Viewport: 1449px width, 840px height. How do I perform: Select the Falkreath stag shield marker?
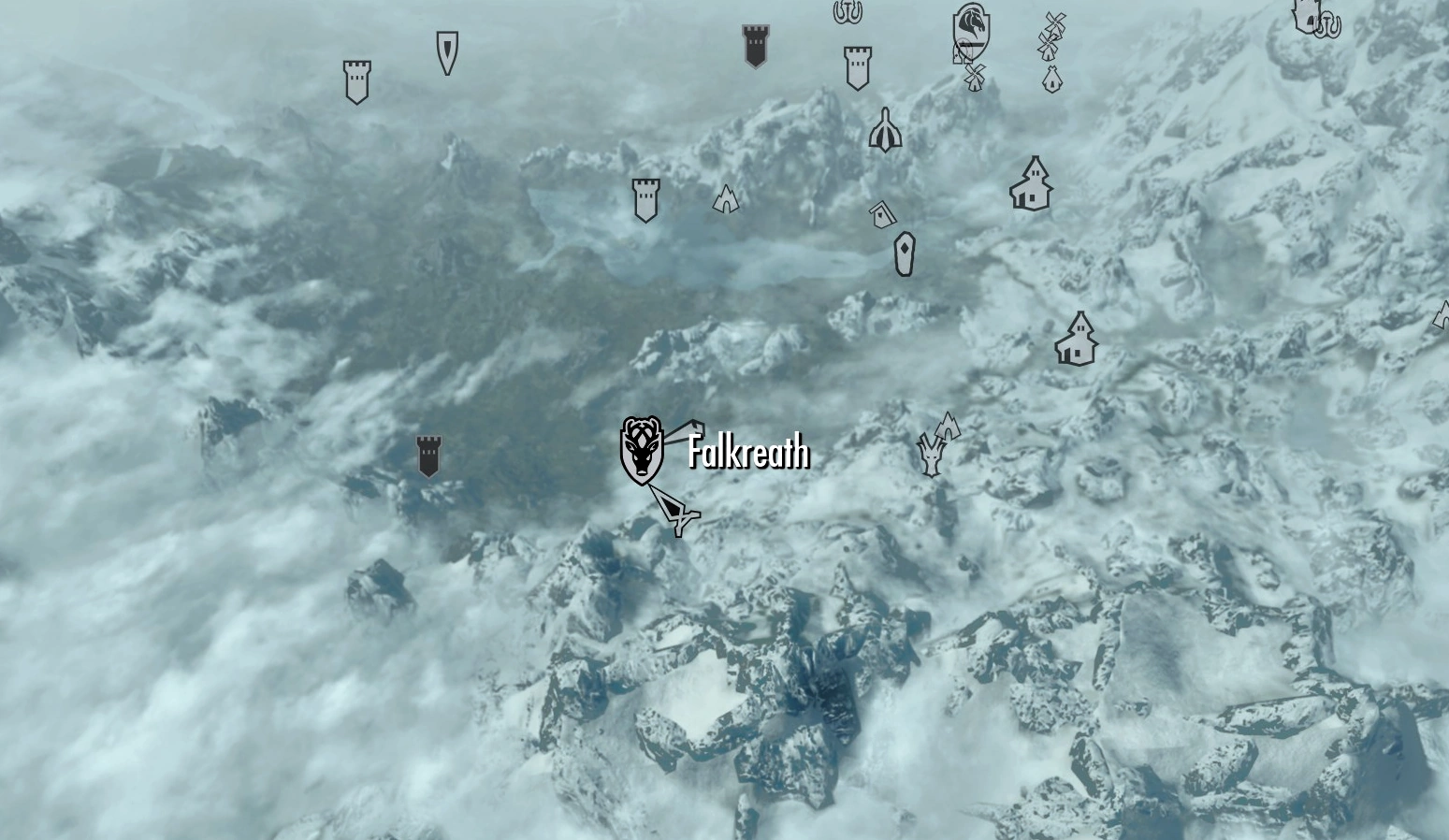pos(643,452)
